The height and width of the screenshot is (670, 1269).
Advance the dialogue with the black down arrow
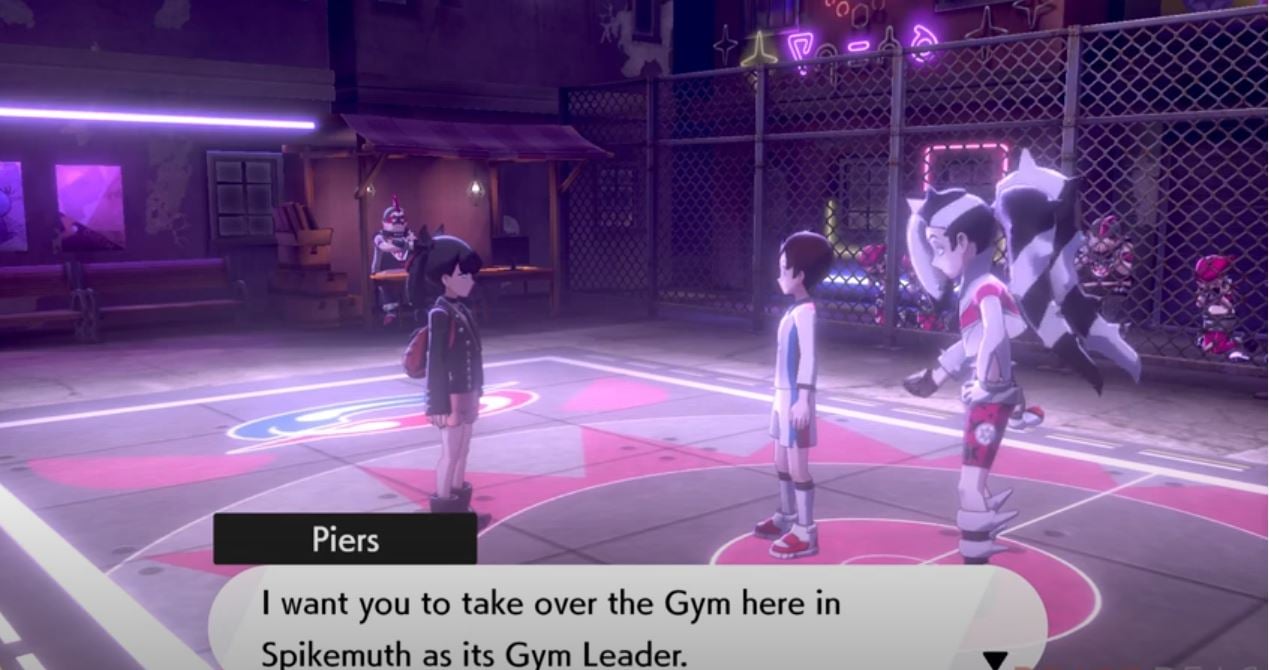click(x=996, y=660)
